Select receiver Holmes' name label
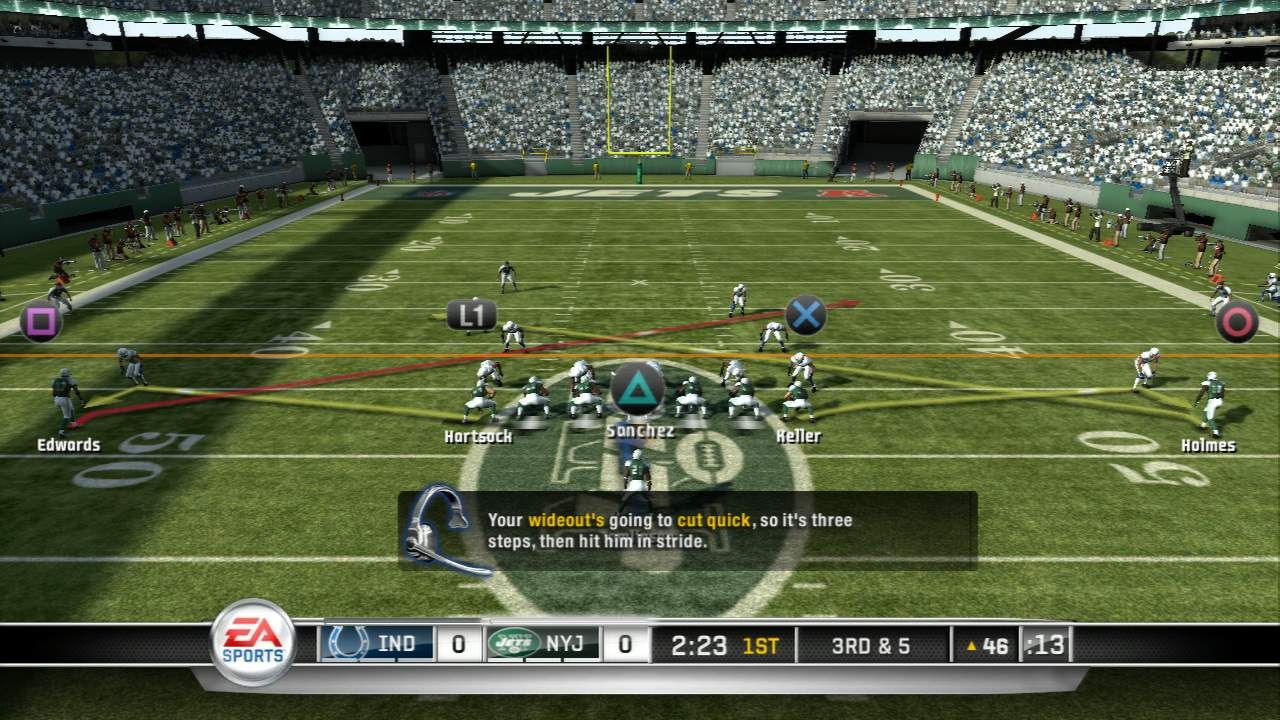Screen dimensions: 1280x720 coord(1208,446)
